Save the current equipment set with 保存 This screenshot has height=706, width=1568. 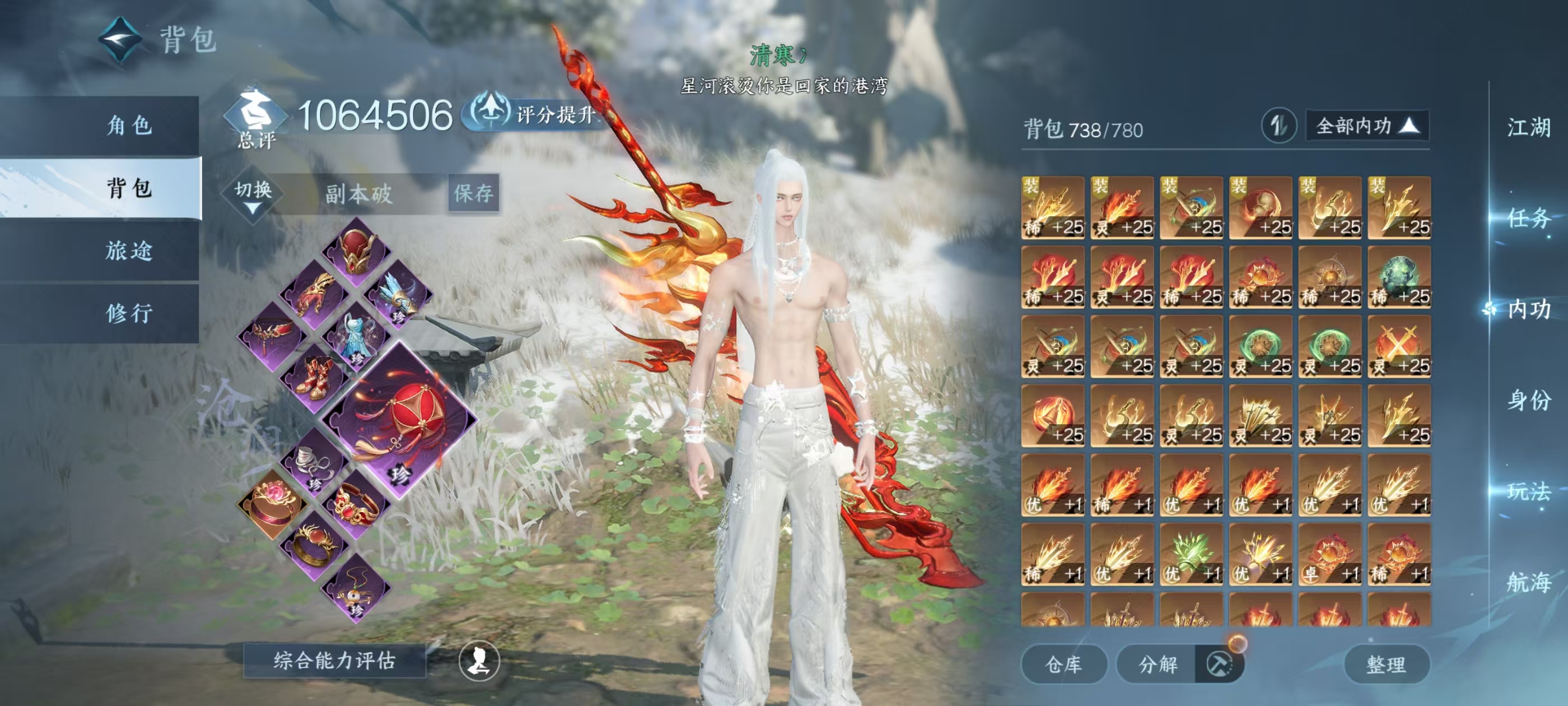pyautogui.click(x=474, y=194)
